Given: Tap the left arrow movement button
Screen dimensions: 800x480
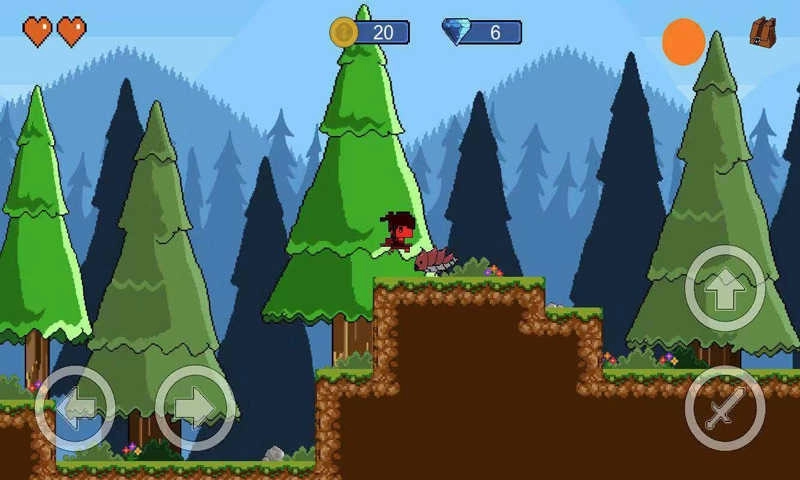Looking at the screenshot, I should [x=75, y=408].
